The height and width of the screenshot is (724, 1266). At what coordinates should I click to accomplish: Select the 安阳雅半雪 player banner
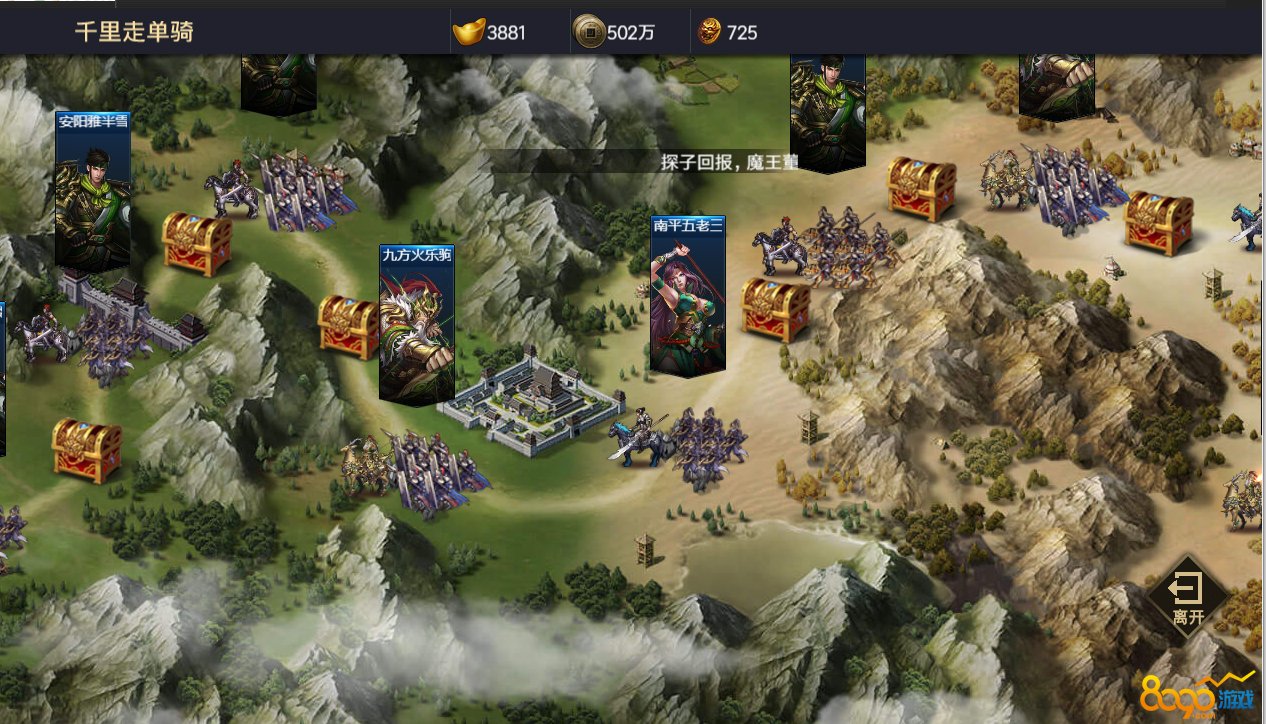93,190
